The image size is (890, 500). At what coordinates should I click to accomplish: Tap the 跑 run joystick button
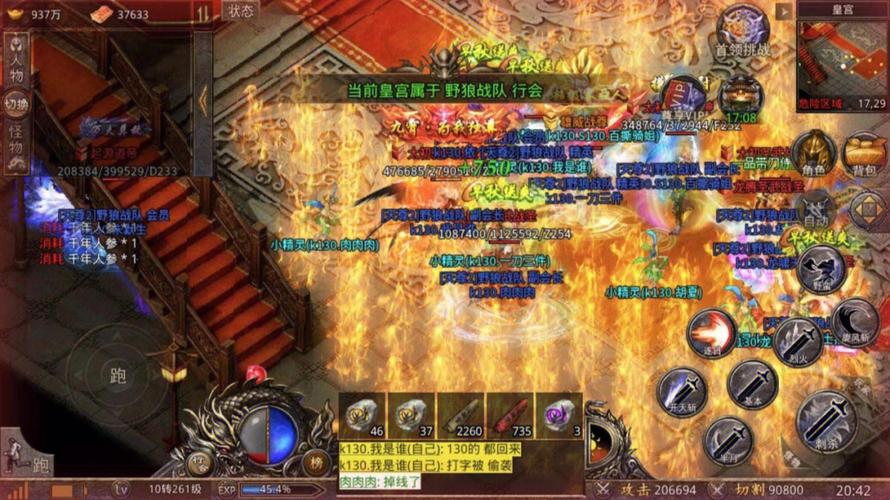pos(118,375)
